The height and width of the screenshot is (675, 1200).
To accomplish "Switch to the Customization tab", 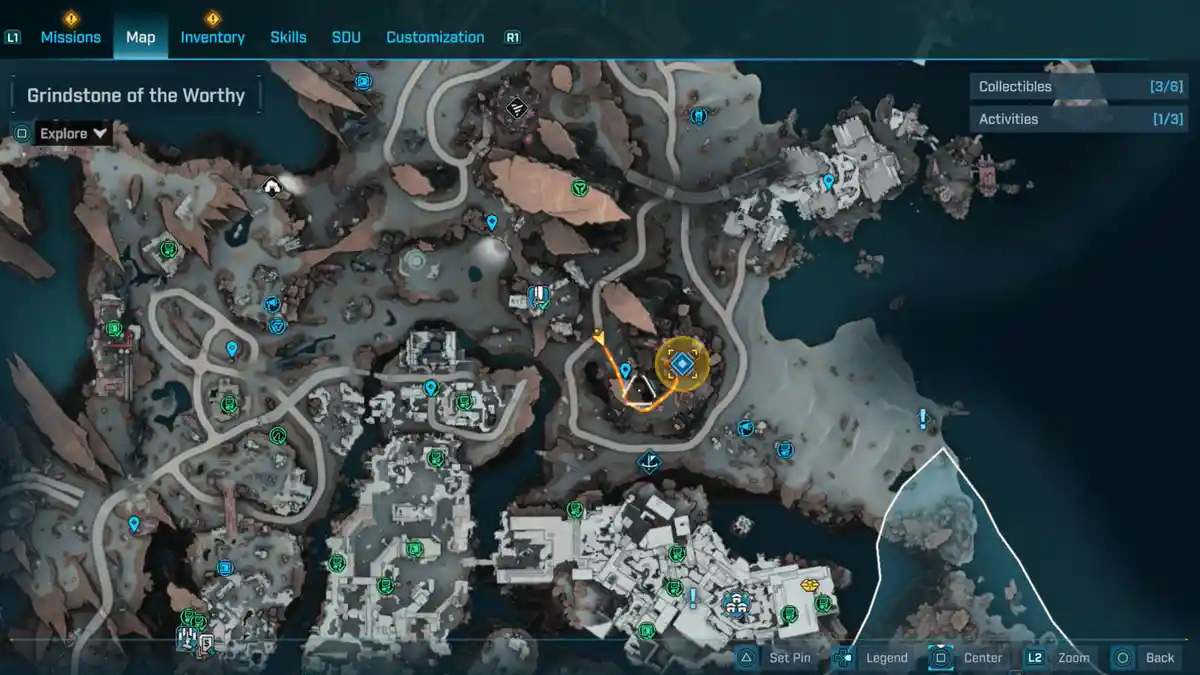I will point(435,37).
